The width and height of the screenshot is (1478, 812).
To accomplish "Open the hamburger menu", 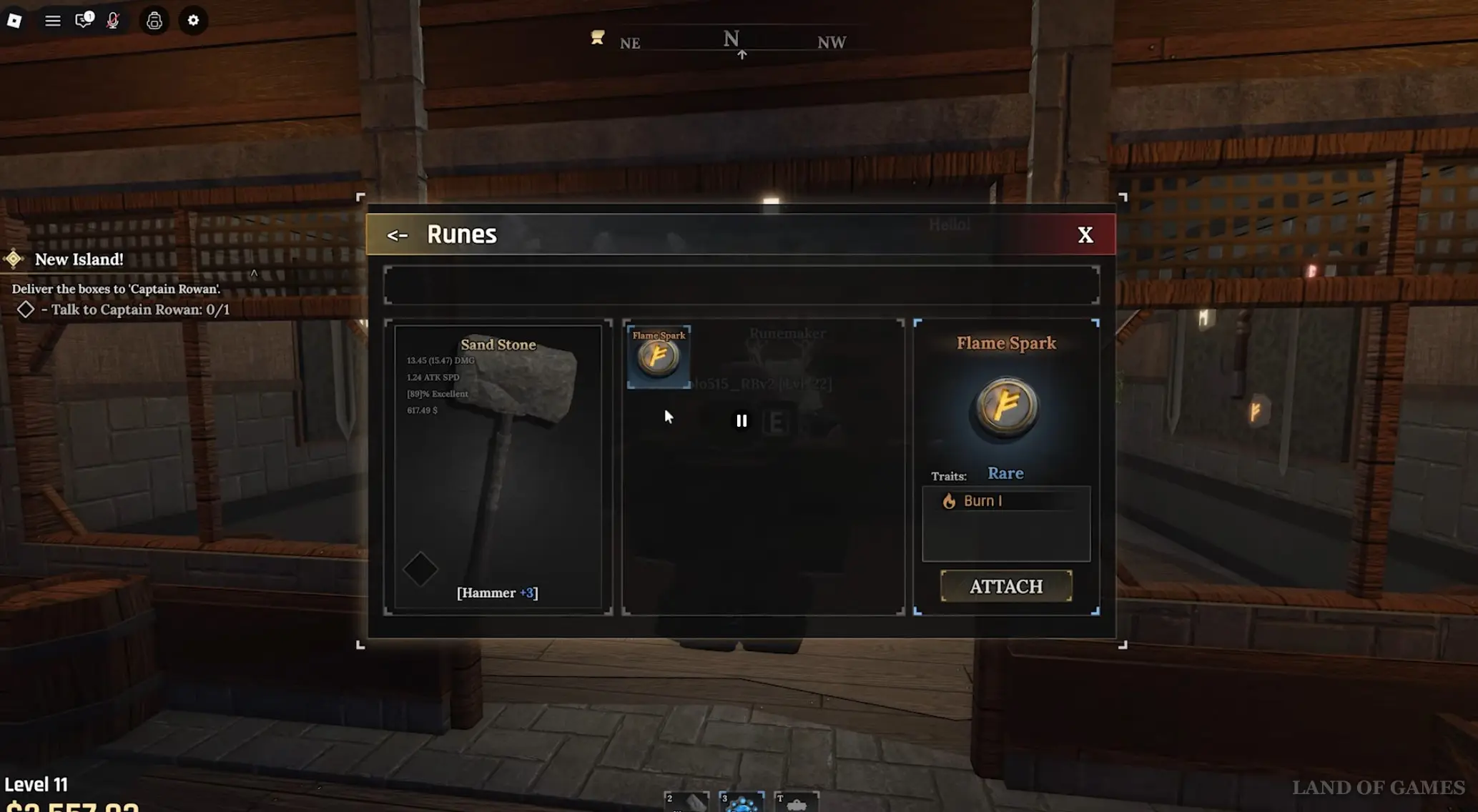I will [x=52, y=21].
